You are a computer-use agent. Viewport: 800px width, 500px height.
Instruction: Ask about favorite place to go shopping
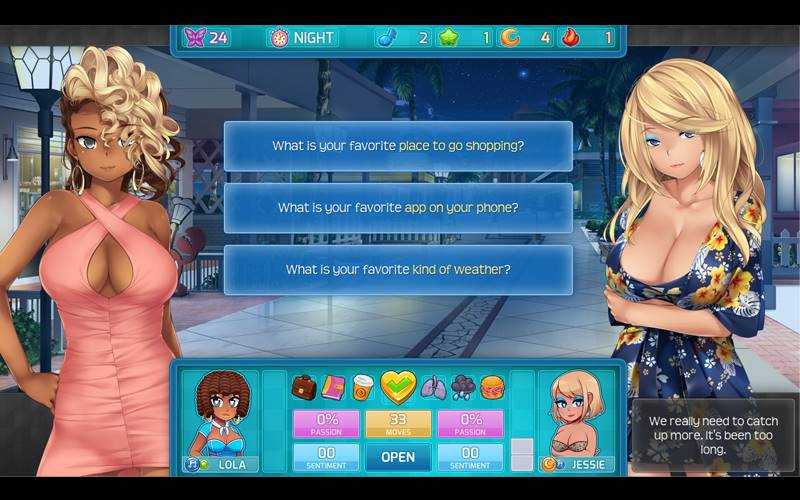tap(398, 146)
